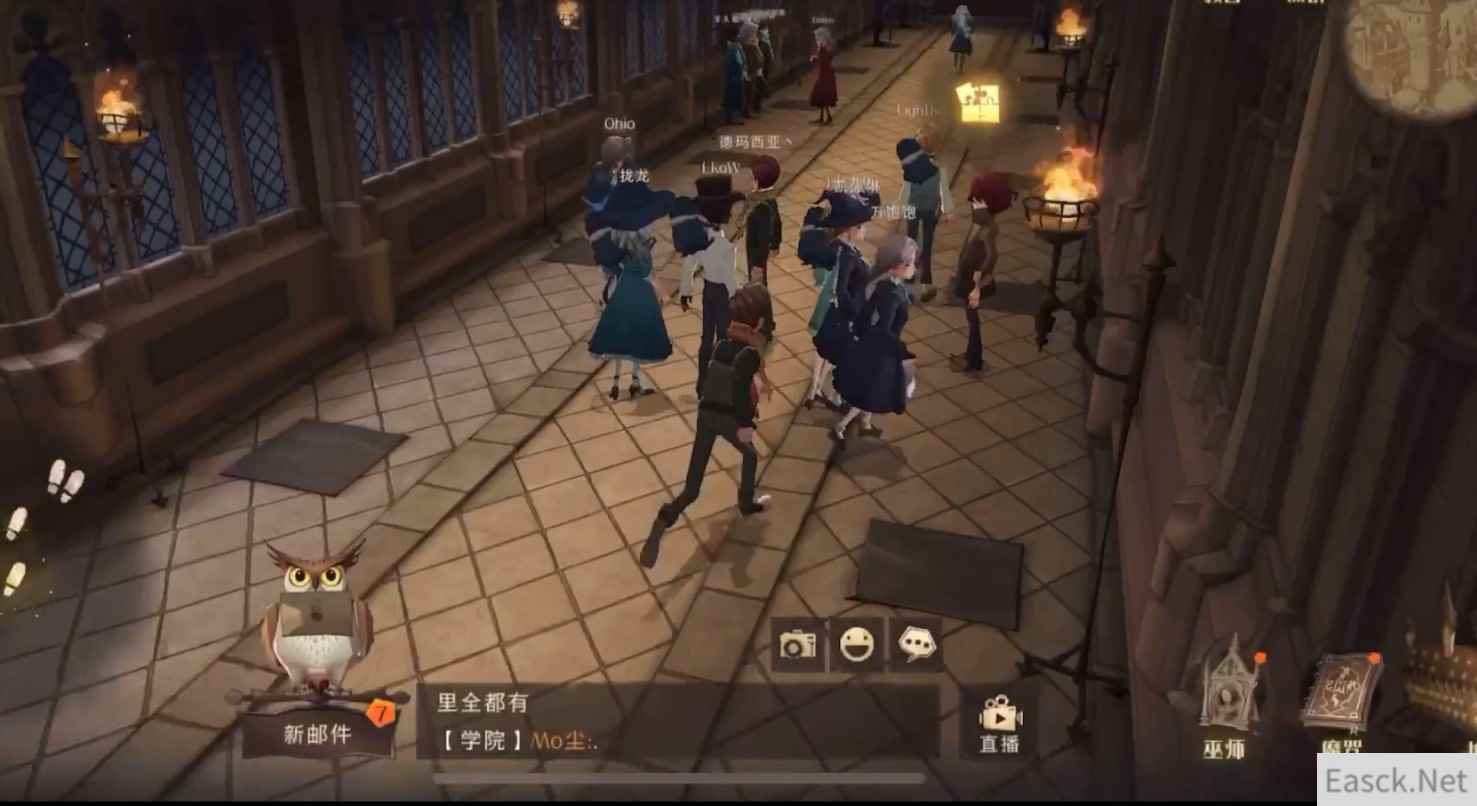Tap the red notification dot on 巫师

coord(1260,657)
